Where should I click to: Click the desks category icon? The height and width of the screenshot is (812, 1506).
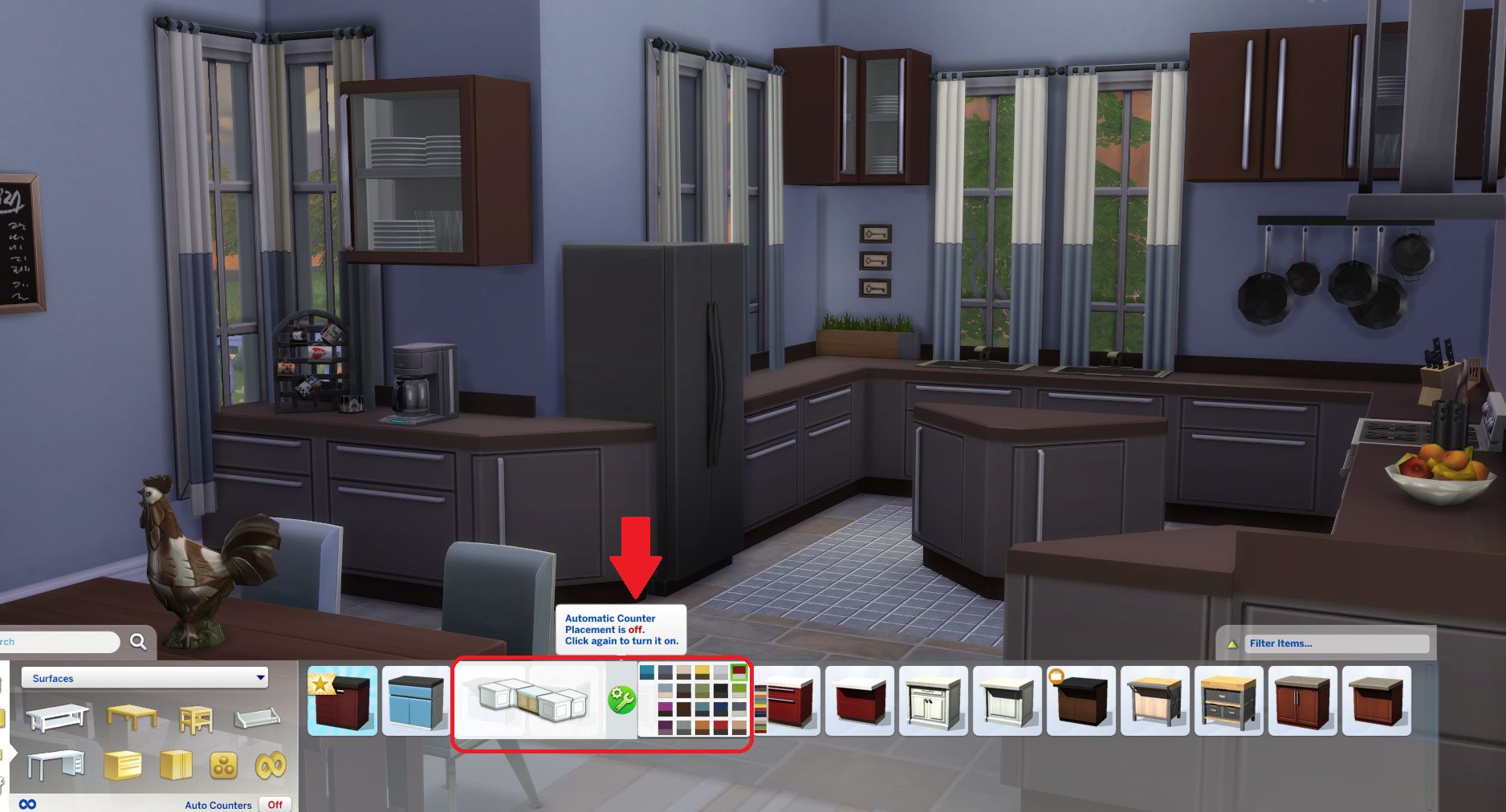click(x=56, y=765)
